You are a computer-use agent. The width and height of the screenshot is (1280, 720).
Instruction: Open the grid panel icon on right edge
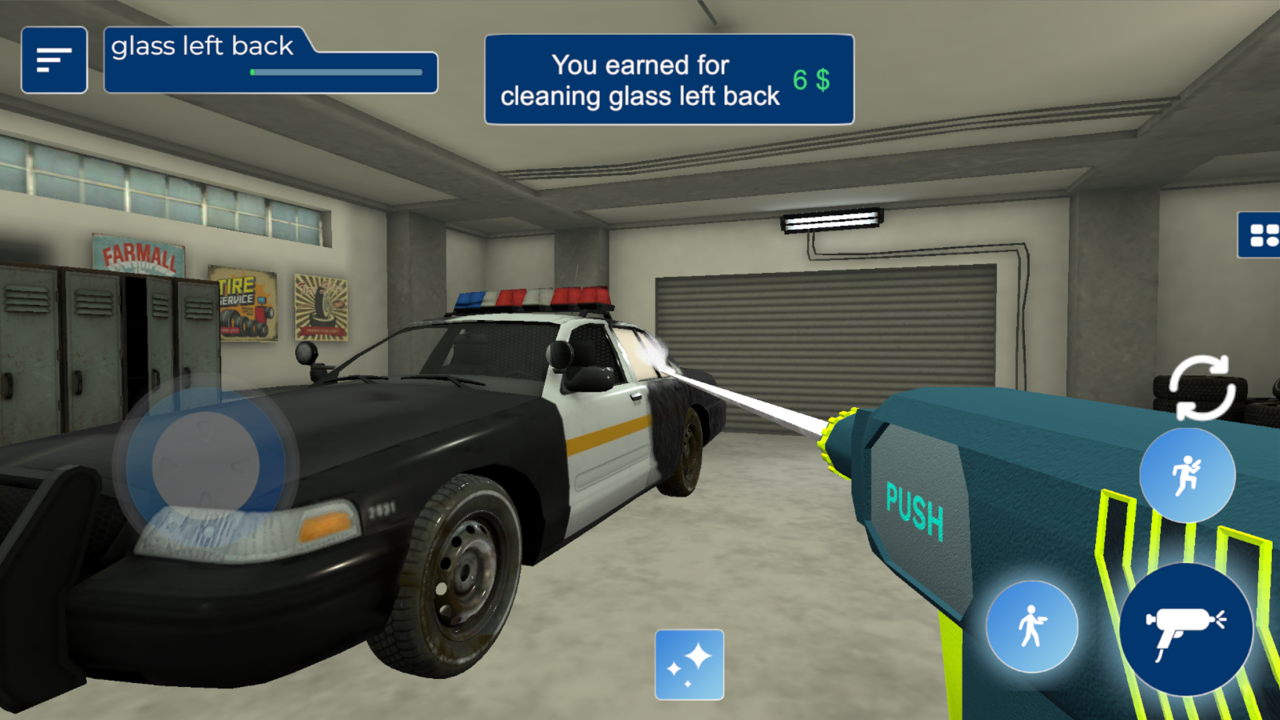(1266, 237)
